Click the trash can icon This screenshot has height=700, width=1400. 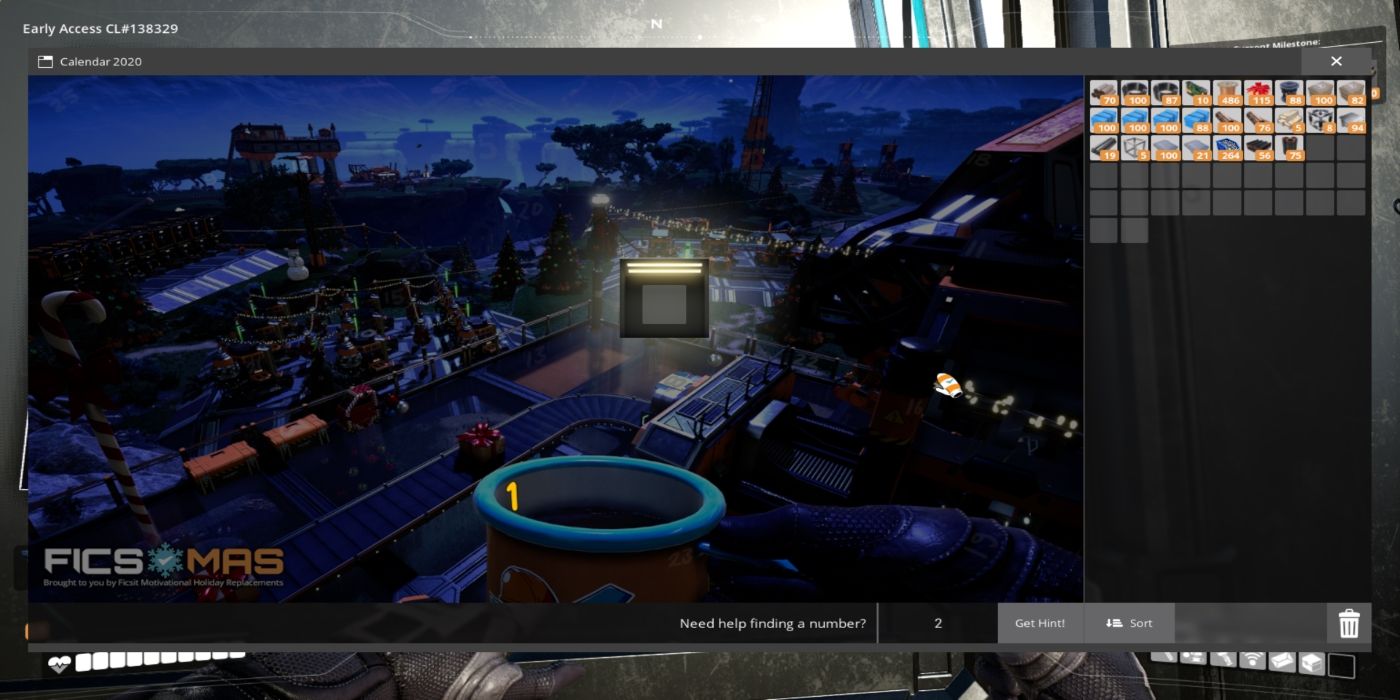click(x=1349, y=624)
